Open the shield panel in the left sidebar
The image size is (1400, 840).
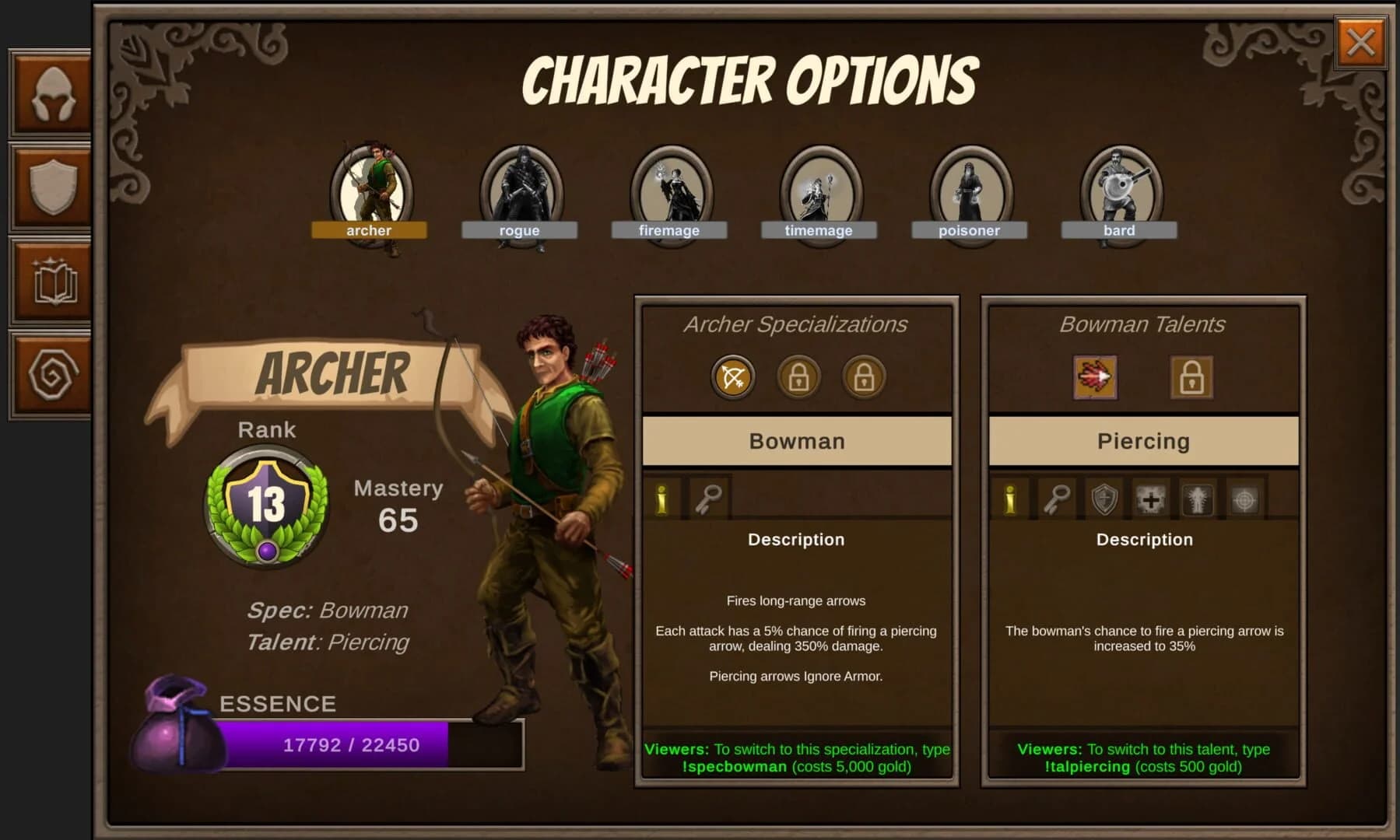(49, 189)
